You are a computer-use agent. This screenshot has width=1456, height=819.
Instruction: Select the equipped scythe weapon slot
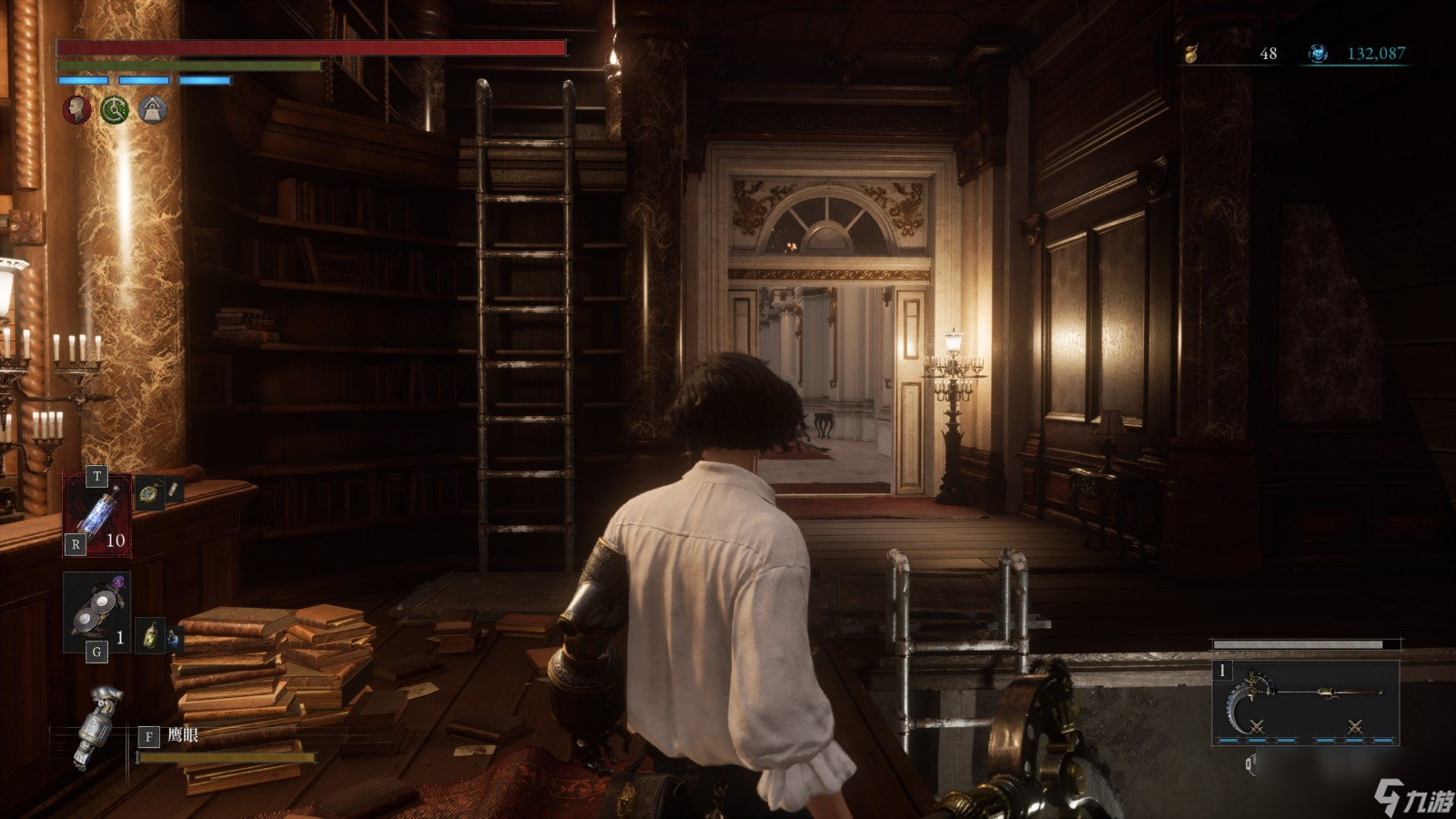1306,703
